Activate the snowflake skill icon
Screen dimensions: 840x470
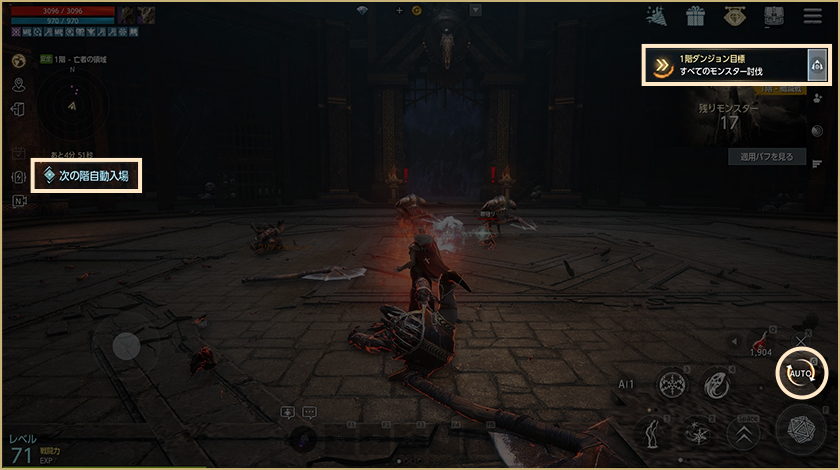(x=672, y=385)
